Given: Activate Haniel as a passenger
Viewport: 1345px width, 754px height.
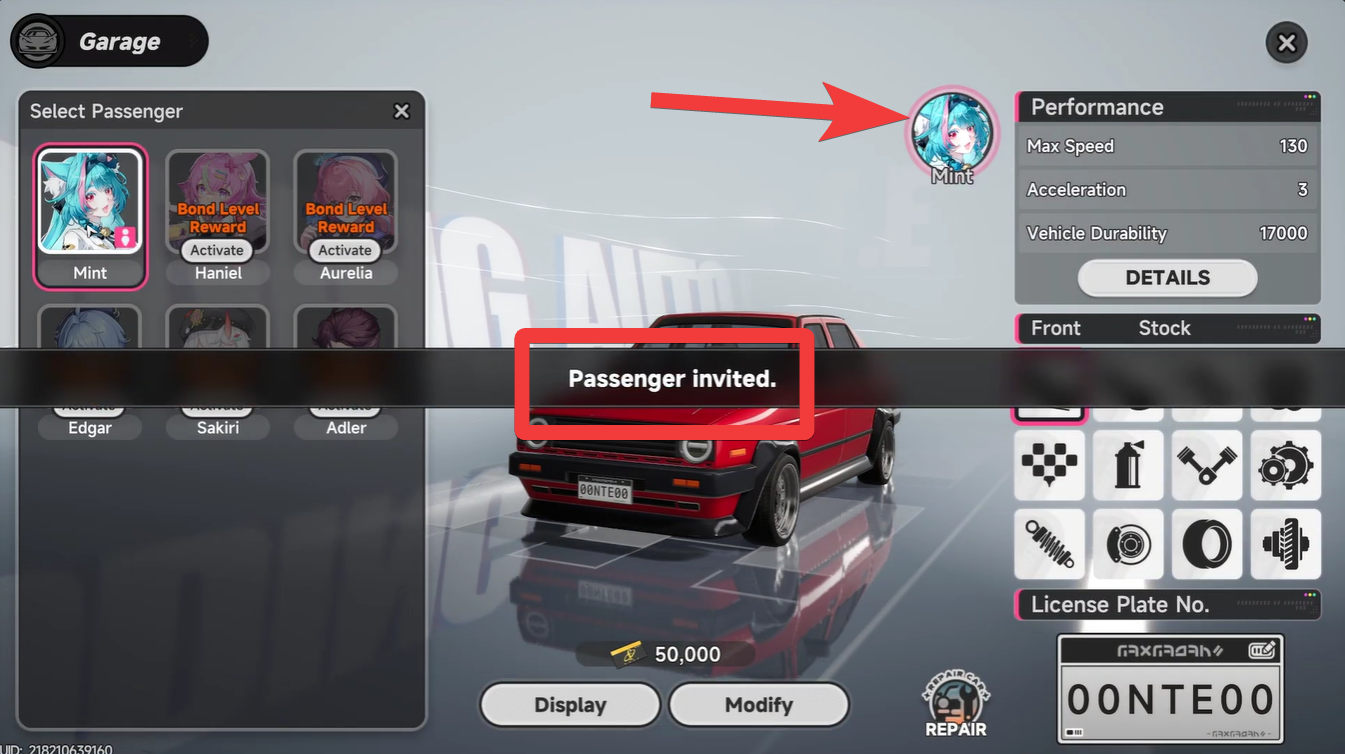Looking at the screenshot, I should coord(217,250).
